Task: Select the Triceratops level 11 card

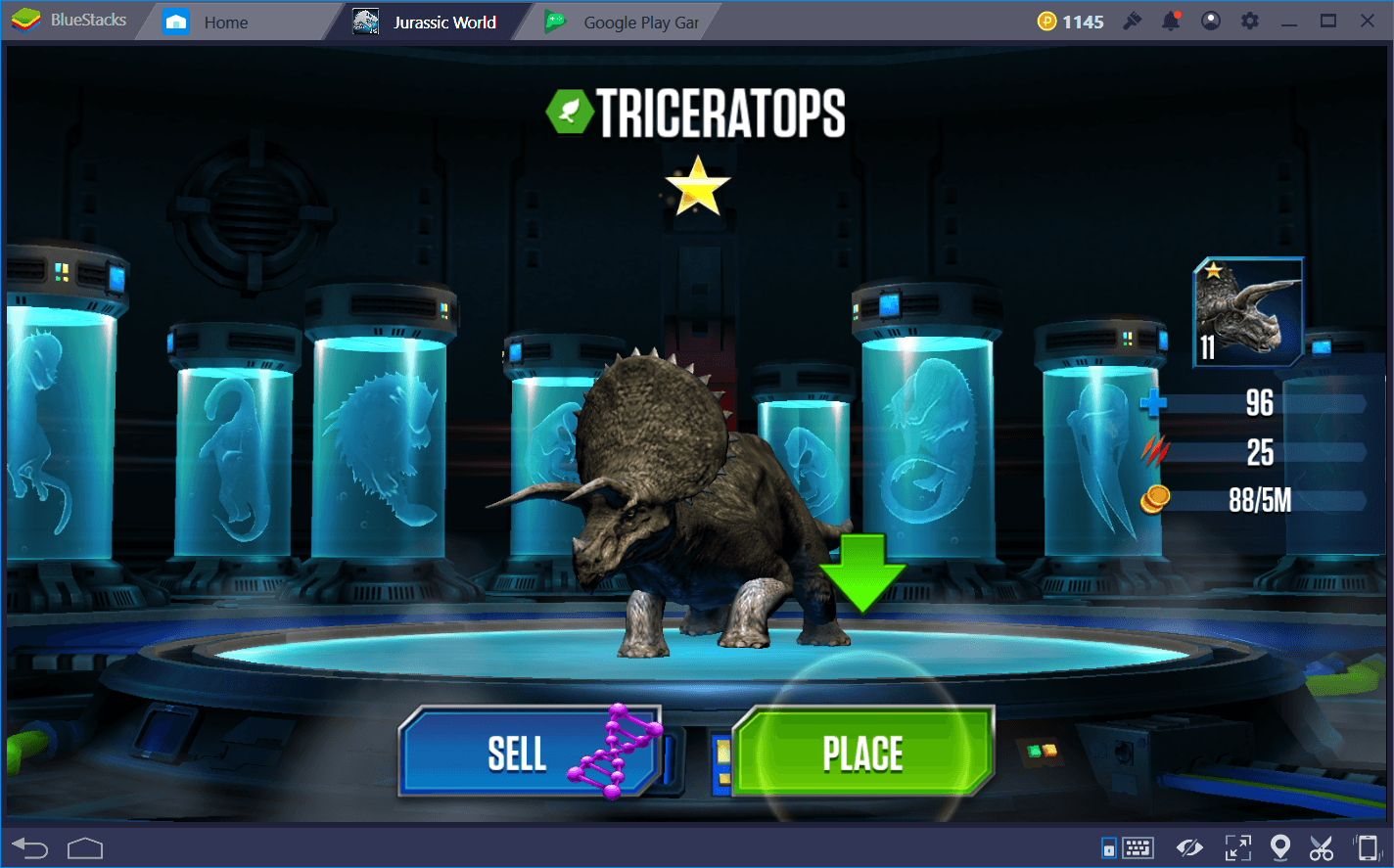Action: pyautogui.click(x=1246, y=313)
